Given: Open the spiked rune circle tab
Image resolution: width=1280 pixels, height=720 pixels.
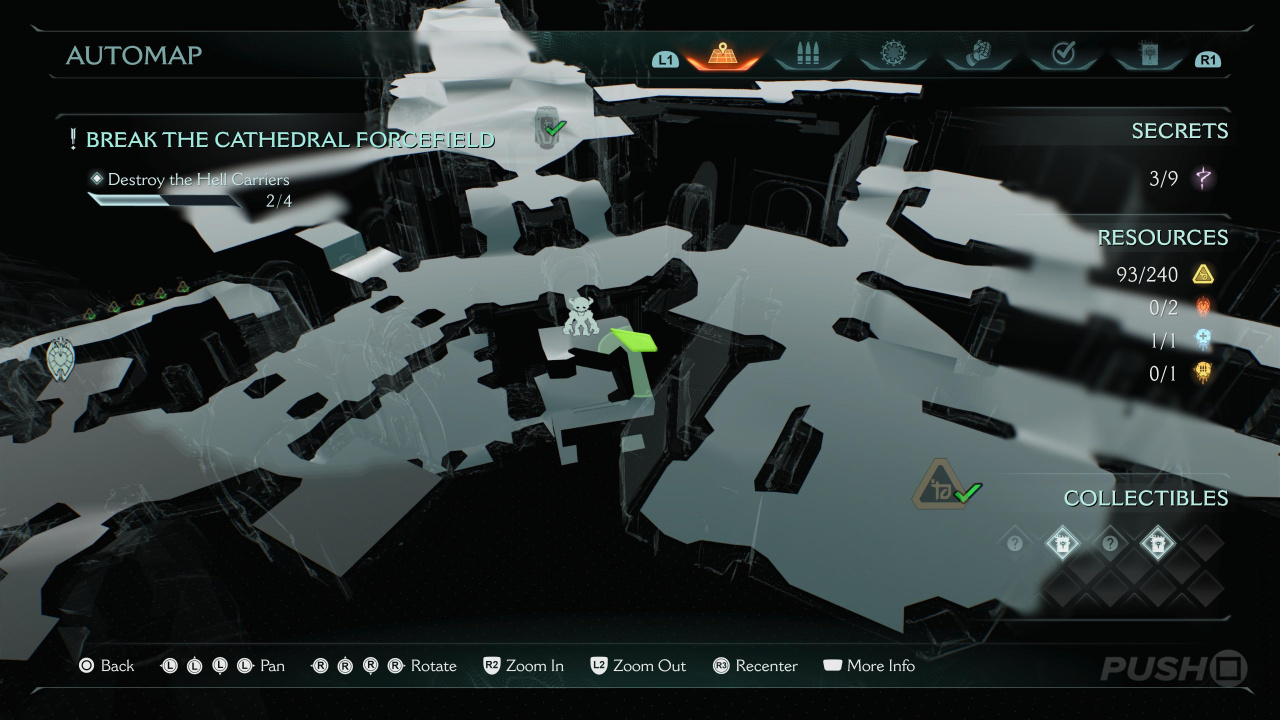Looking at the screenshot, I should (x=892, y=55).
